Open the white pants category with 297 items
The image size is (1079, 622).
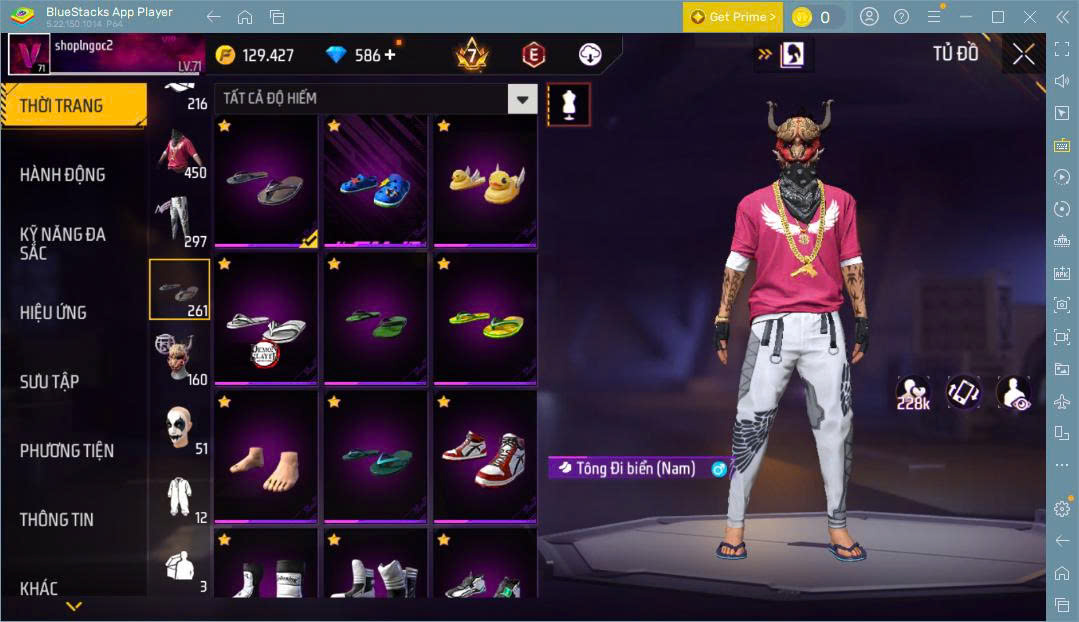(180, 222)
